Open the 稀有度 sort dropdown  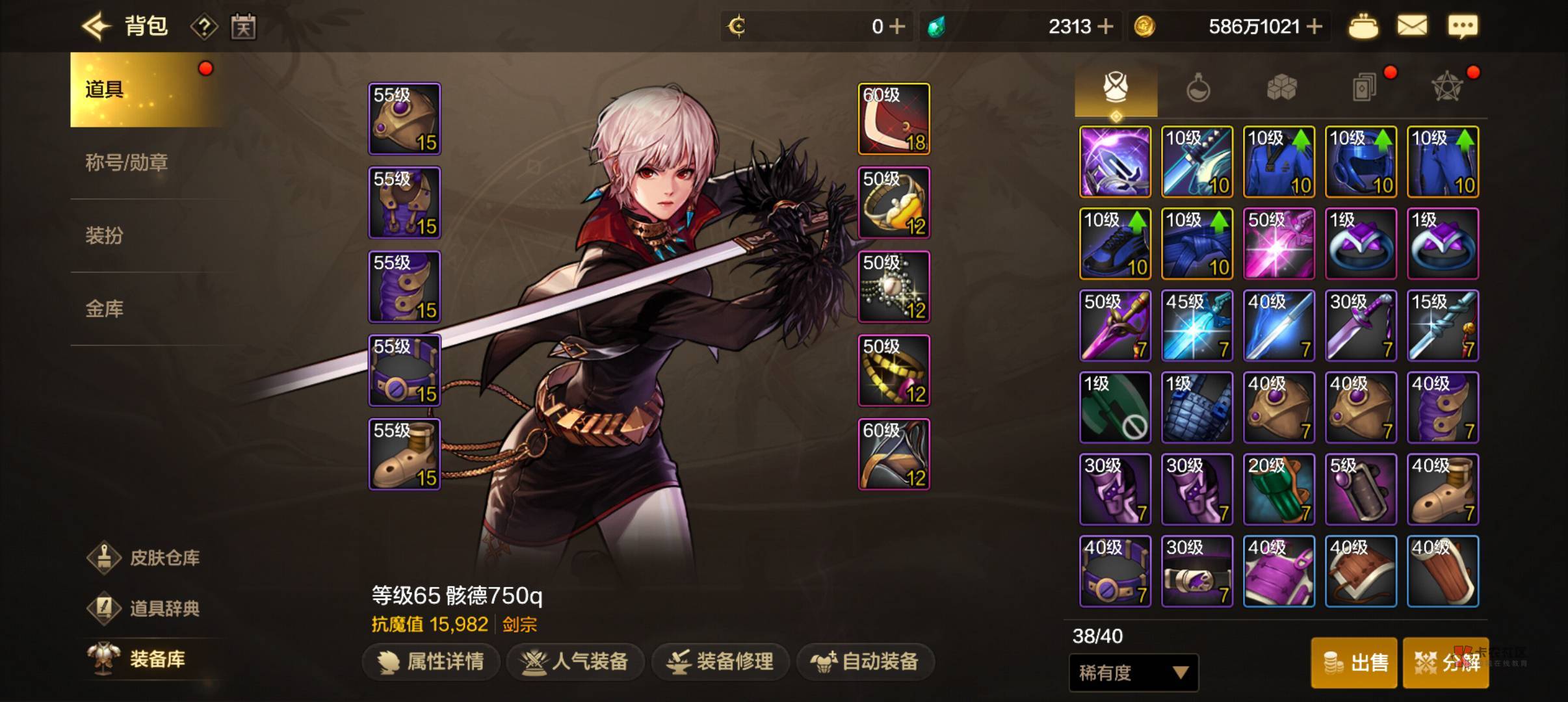click(1134, 673)
